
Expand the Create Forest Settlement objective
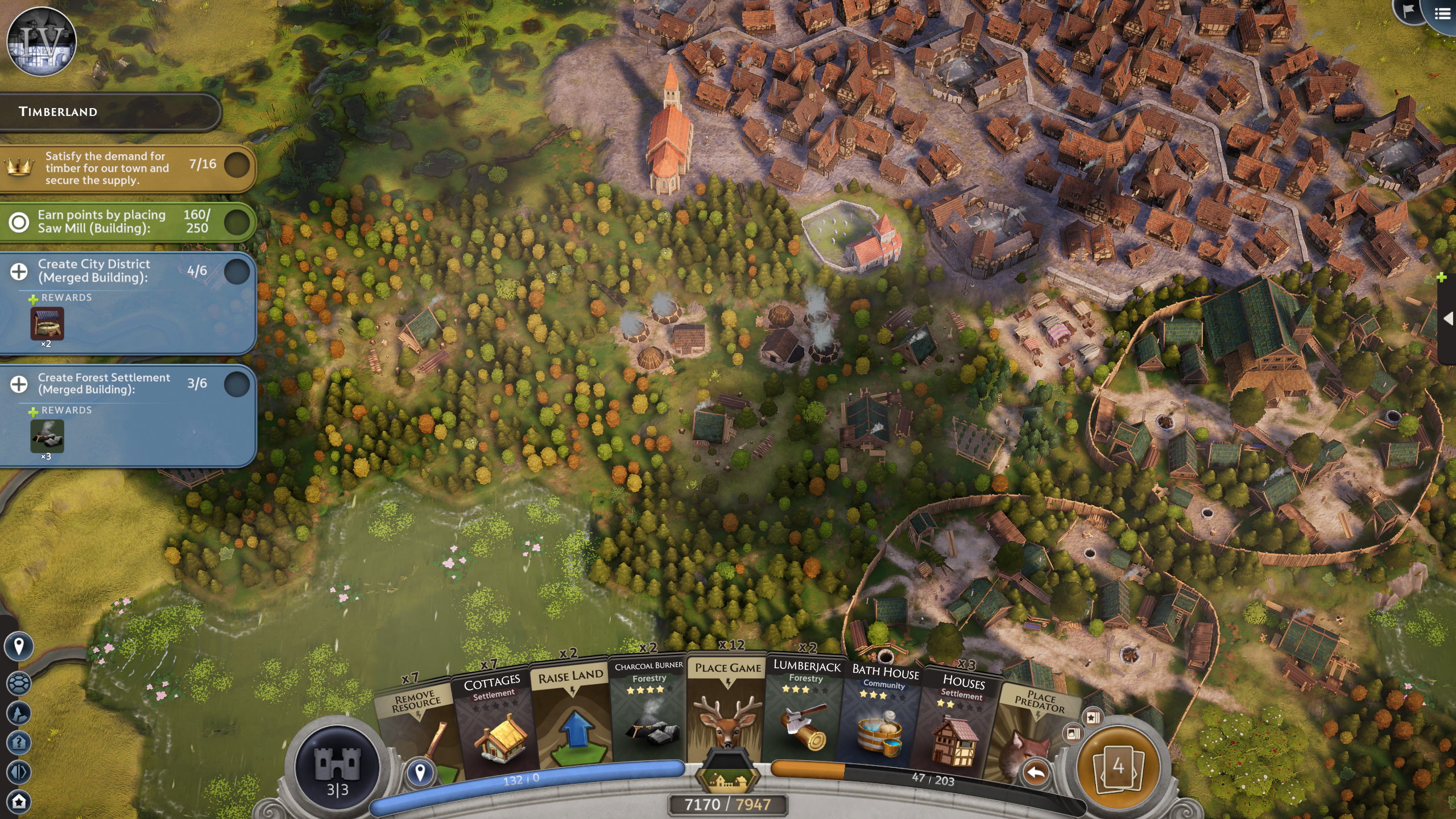pos(19,384)
